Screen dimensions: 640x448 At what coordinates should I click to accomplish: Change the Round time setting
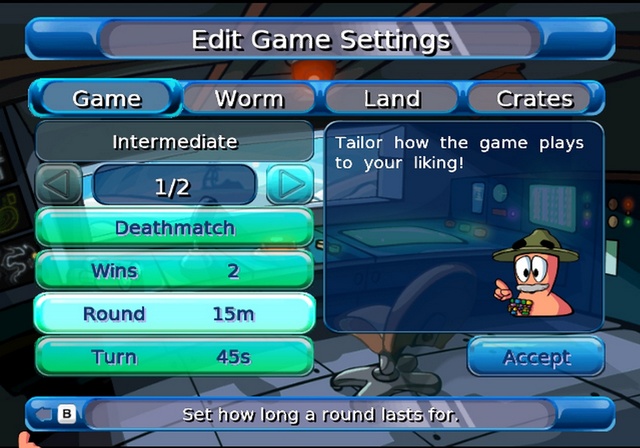click(175, 314)
